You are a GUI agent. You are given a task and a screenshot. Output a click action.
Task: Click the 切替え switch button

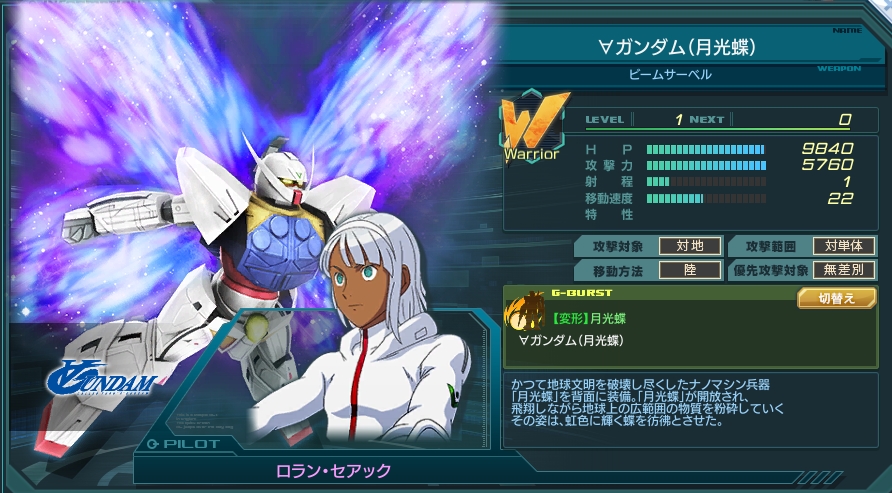pyautogui.click(x=836, y=299)
